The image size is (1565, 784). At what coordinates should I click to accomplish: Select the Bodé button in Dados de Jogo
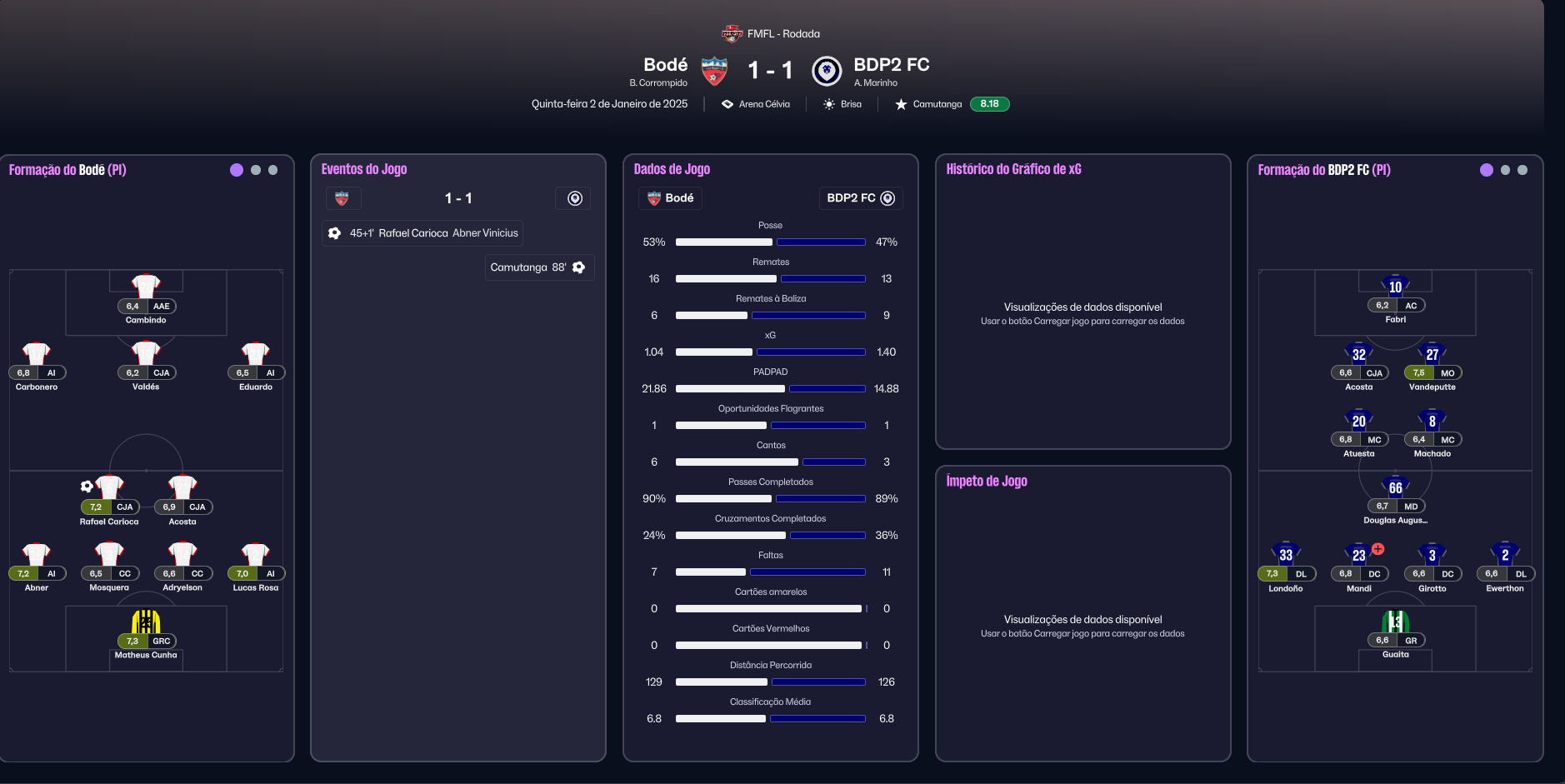[670, 198]
